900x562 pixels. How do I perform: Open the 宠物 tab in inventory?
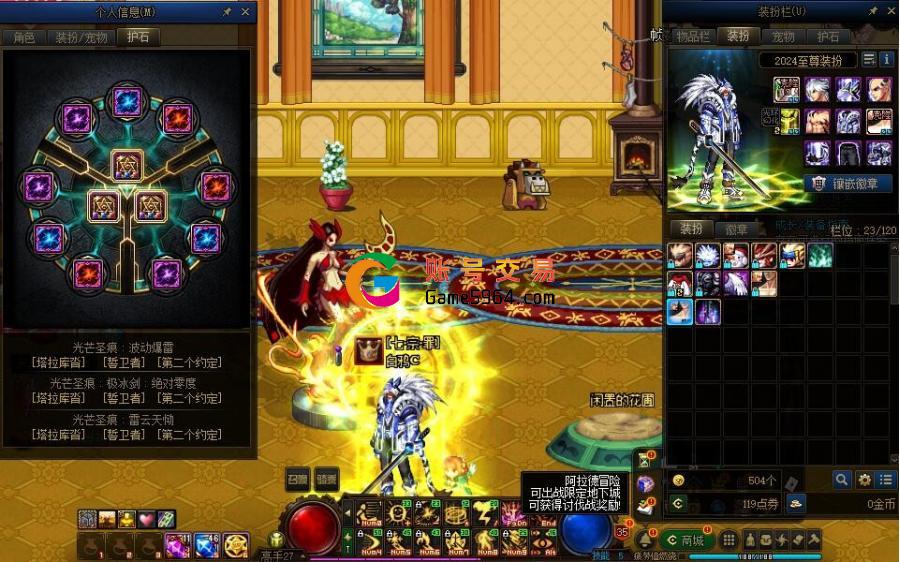[783, 36]
